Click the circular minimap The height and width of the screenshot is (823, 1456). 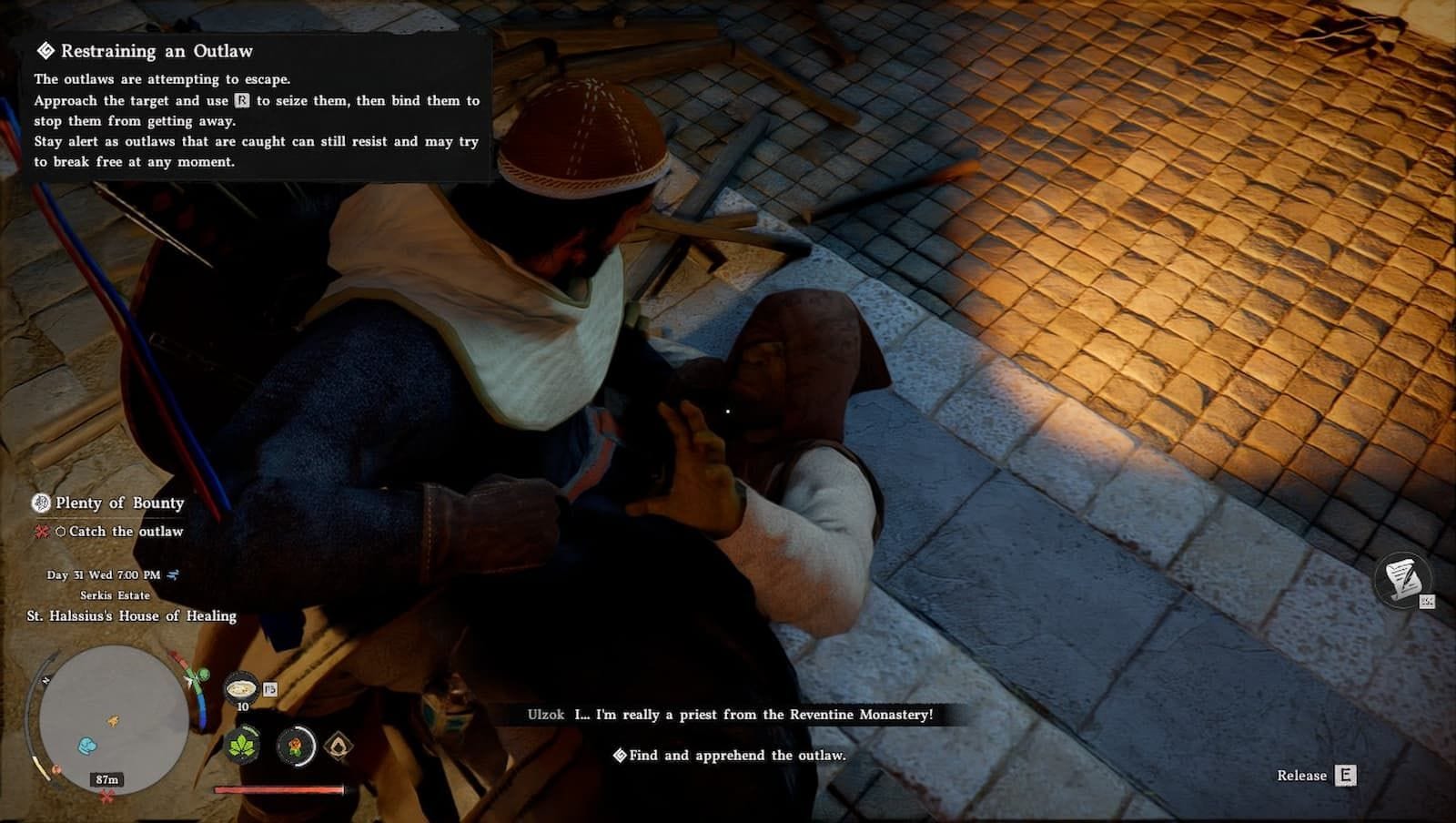pos(112,719)
